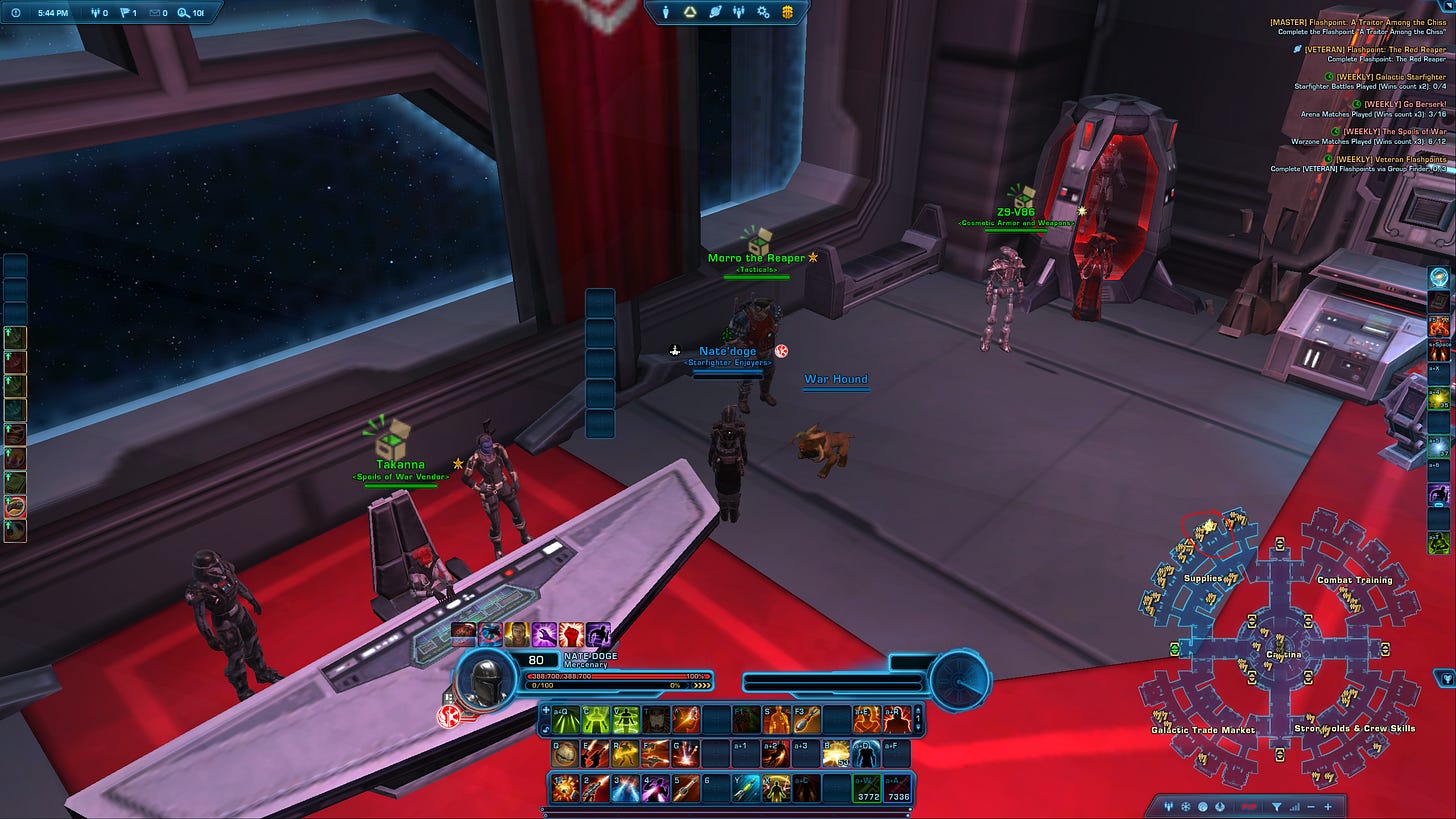Open the minimap filter funnel
The height and width of the screenshot is (819, 1456).
1276,807
